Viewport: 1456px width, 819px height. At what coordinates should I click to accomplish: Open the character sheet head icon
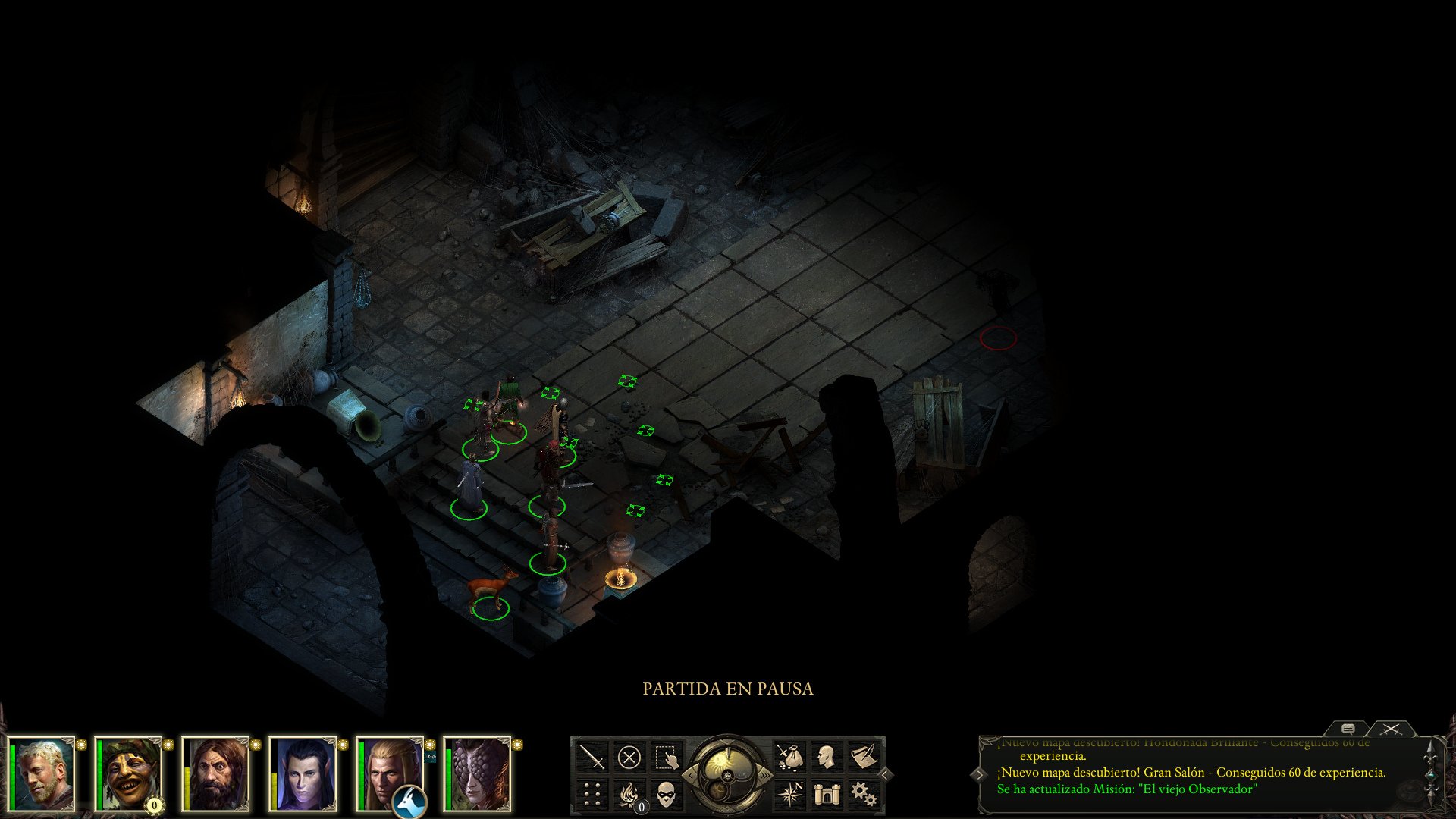pyautogui.click(x=827, y=756)
